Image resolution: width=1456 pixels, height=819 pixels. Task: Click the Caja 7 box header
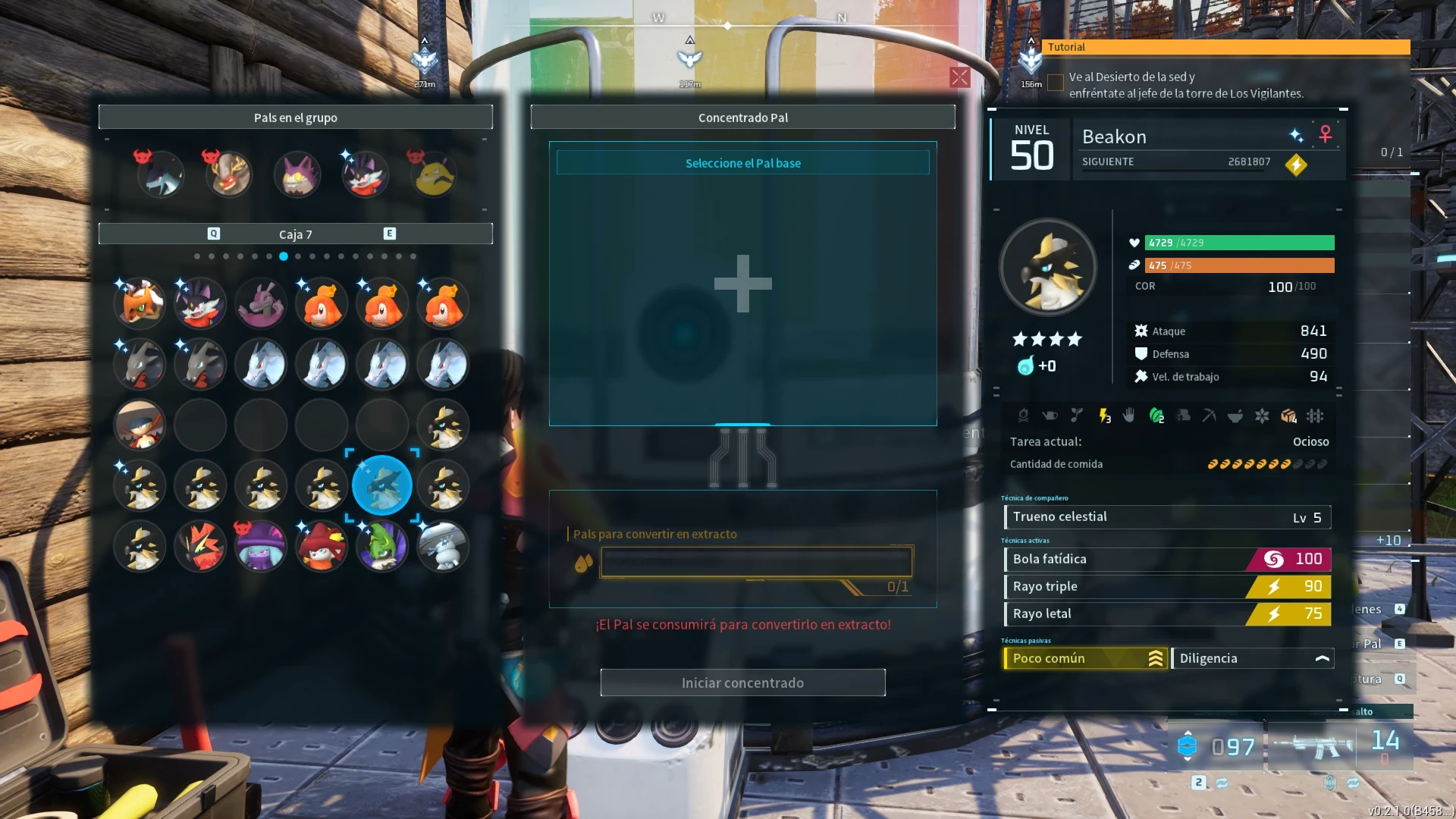pos(296,234)
